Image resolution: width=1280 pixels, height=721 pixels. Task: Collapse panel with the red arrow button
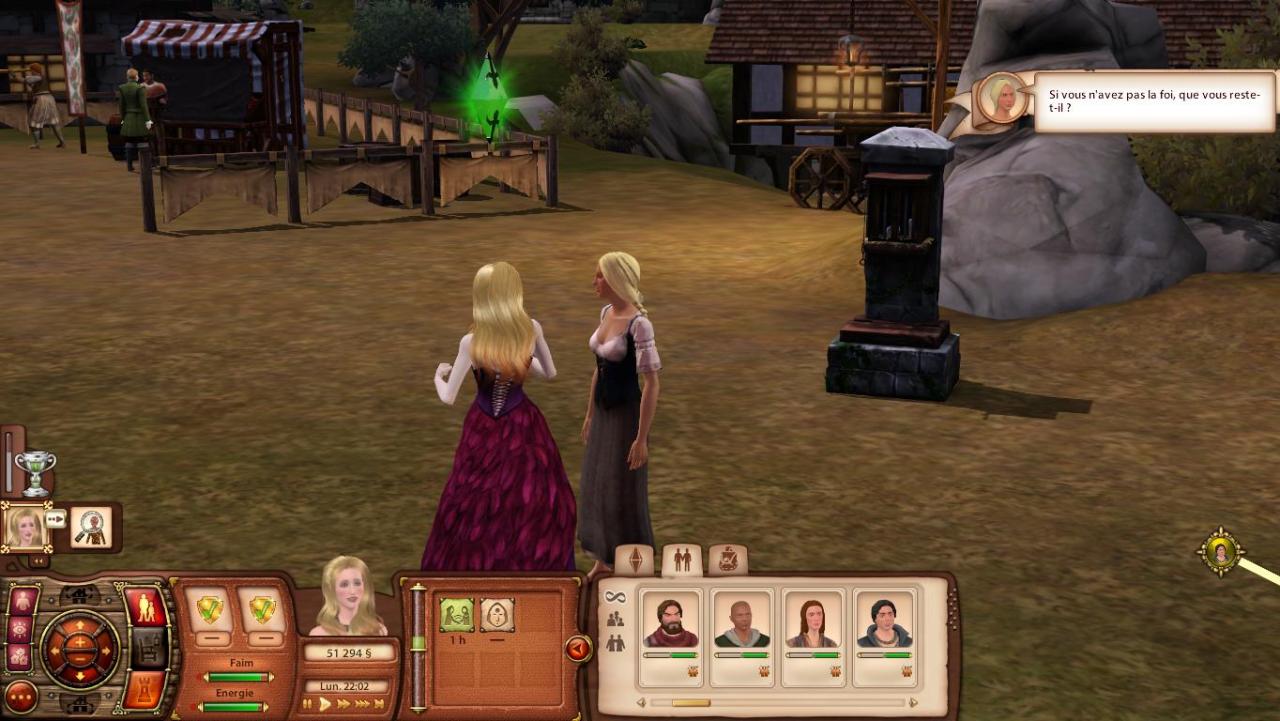(x=578, y=649)
